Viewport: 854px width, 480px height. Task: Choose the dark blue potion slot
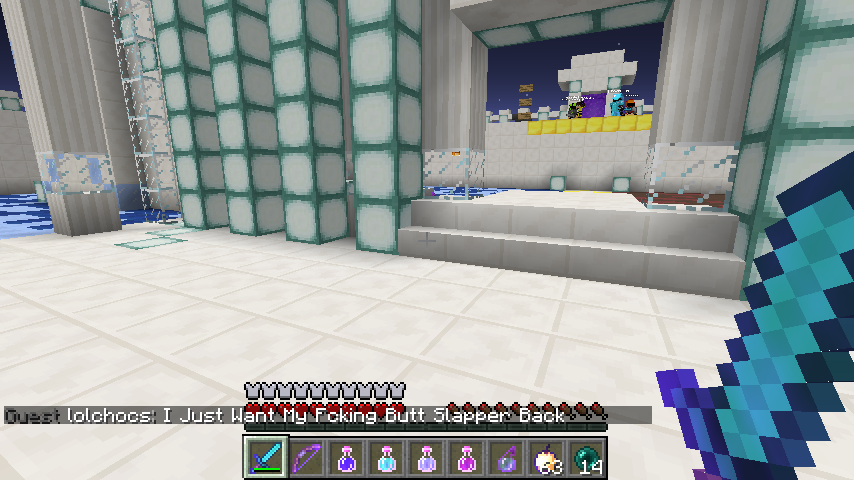pos(347,458)
